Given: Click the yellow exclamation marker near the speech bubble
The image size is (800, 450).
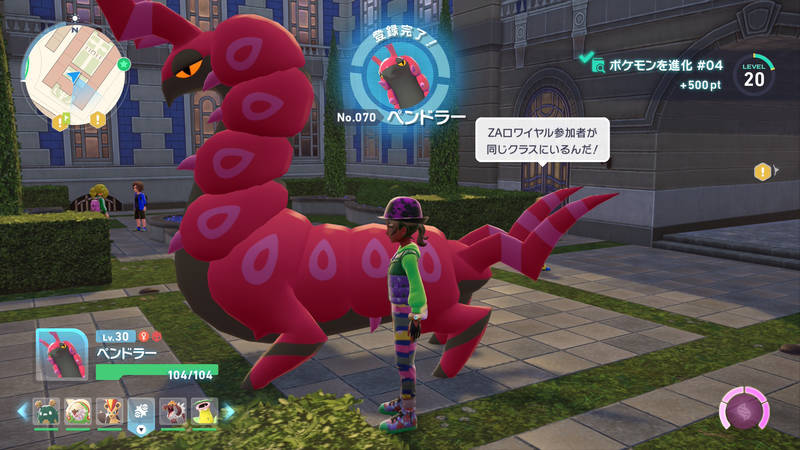Looking at the screenshot, I should coord(763,172).
